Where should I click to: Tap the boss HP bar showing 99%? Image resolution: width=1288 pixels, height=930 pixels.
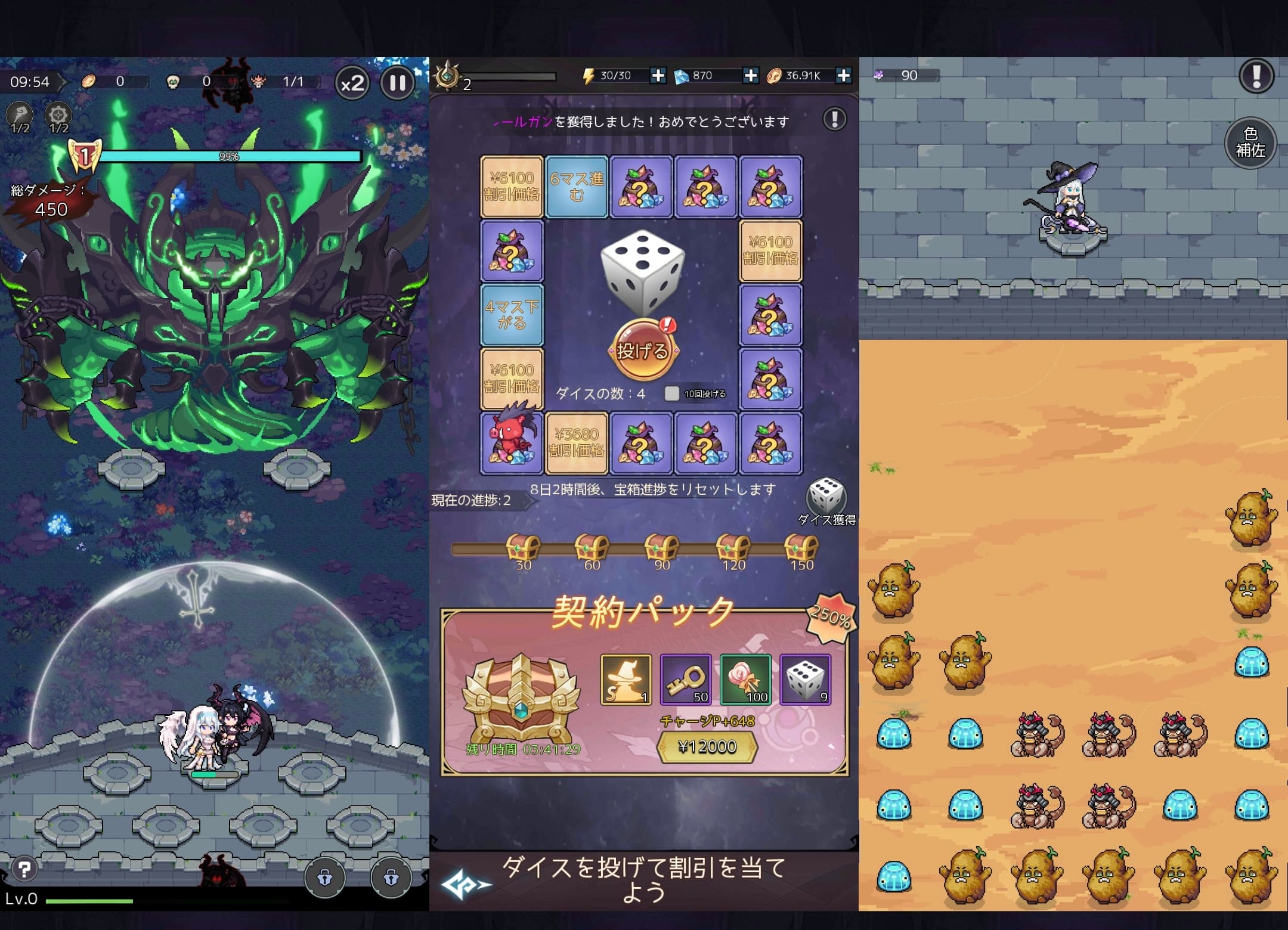pos(228,156)
